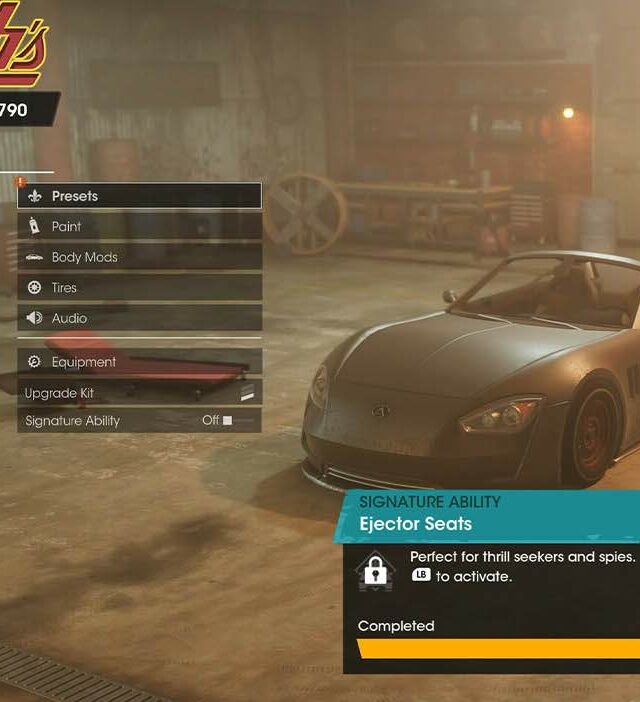Select the Audio menu option
The height and width of the screenshot is (702, 640).
point(139,318)
